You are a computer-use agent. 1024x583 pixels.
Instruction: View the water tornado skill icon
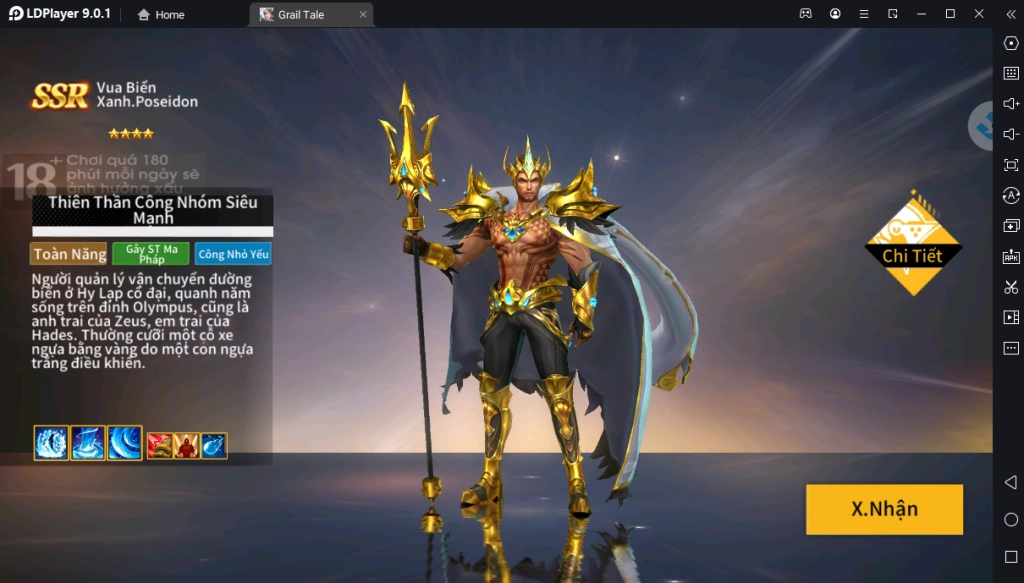click(88, 443)
